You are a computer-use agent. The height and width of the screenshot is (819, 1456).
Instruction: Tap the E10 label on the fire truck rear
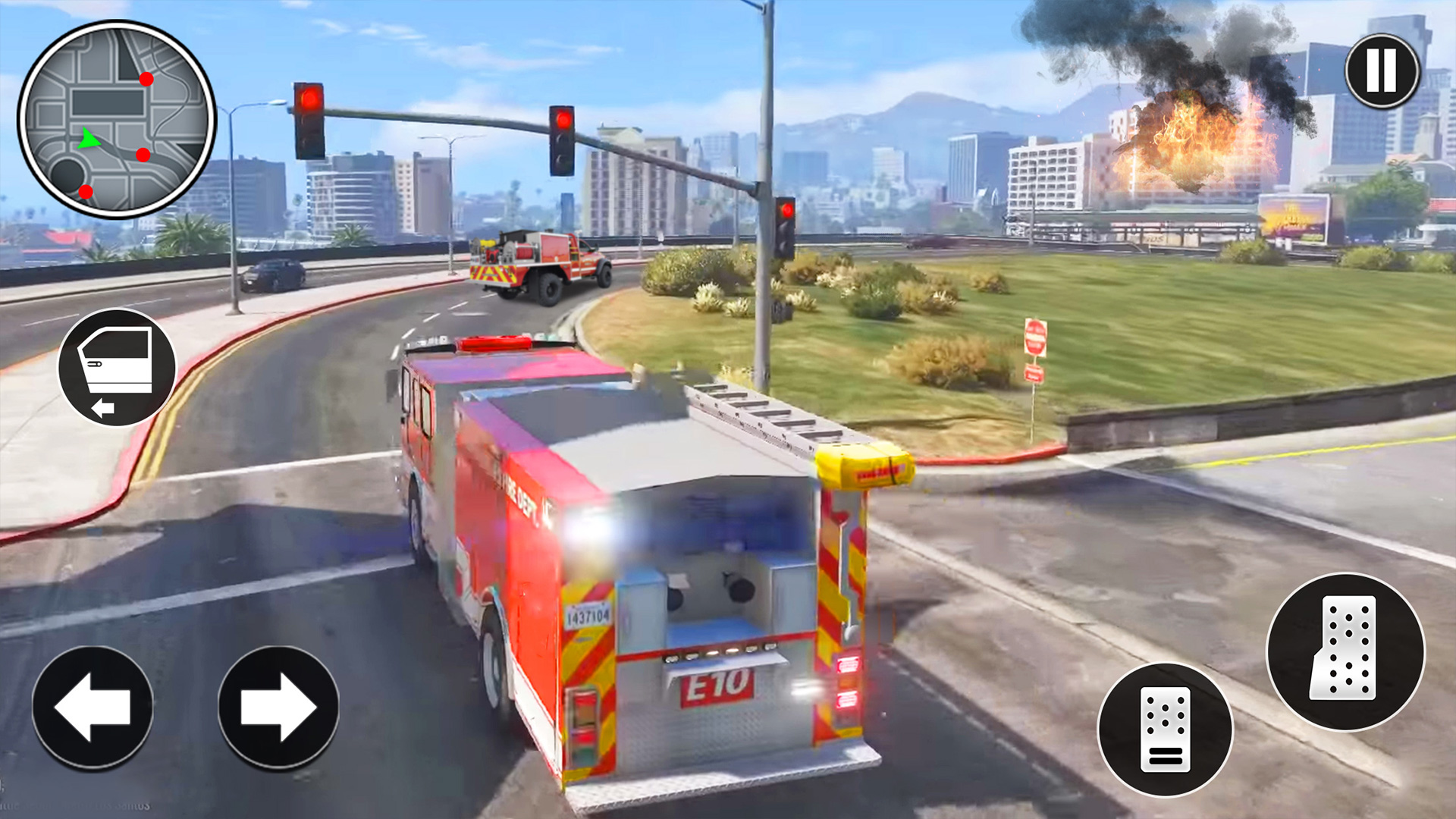(716, 686)
